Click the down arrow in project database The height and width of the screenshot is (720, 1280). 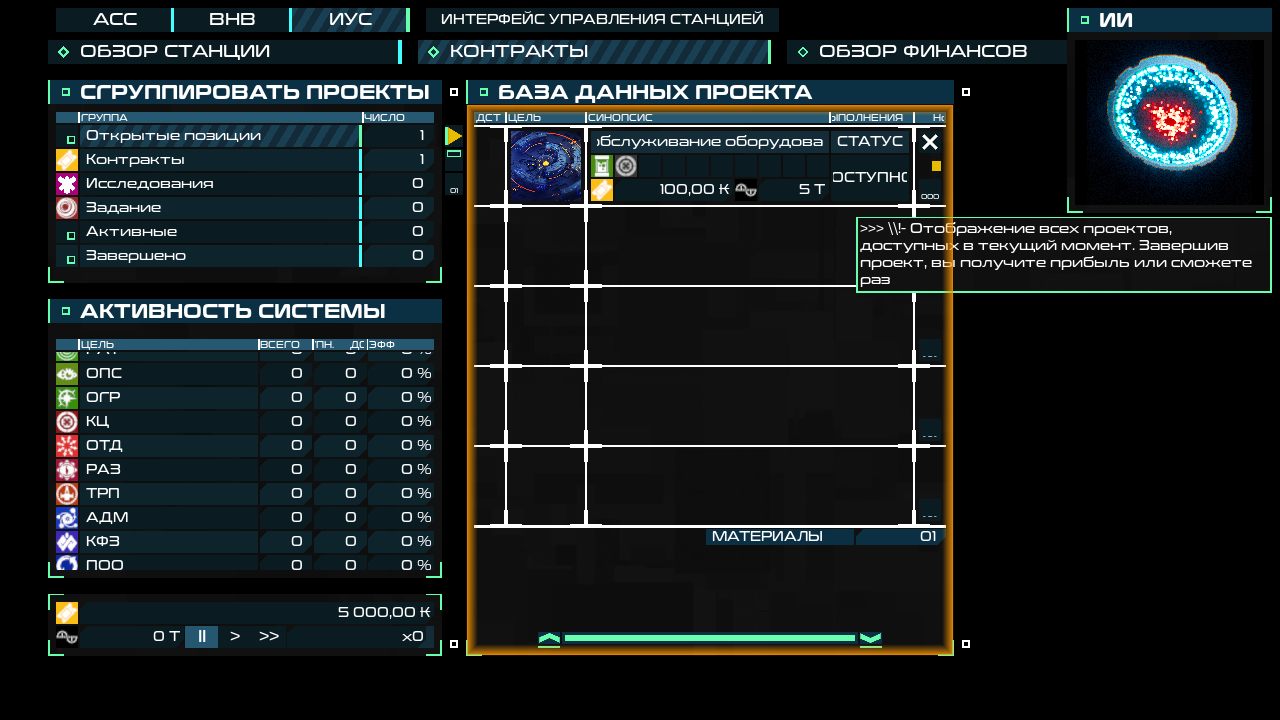click(x=870, y=639)
